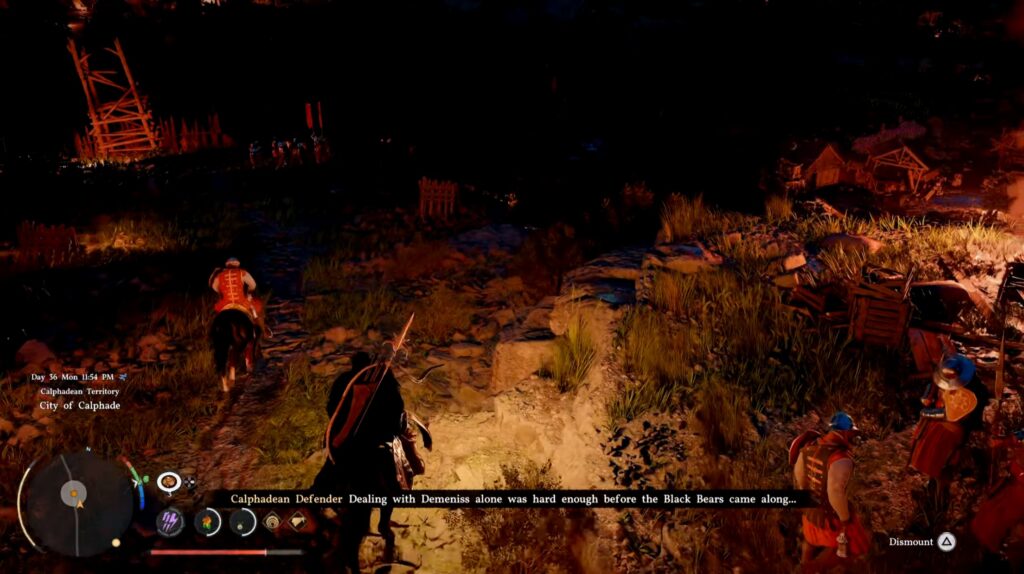Activate the purple lightning skill icon

[x=171, y=522]
